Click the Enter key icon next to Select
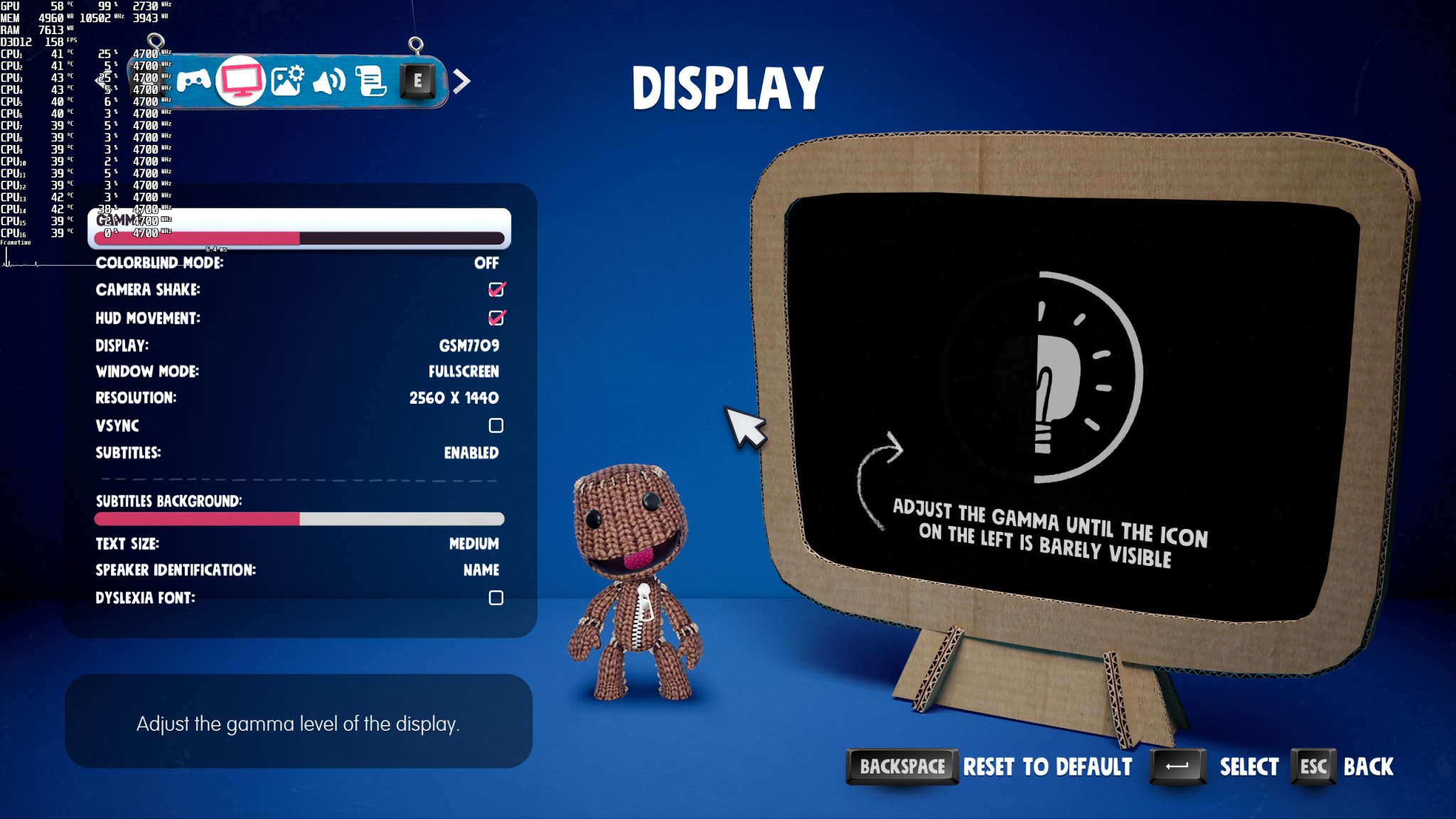The height and width of the screenshot is (819, 1456). [x=1176, y=767]
